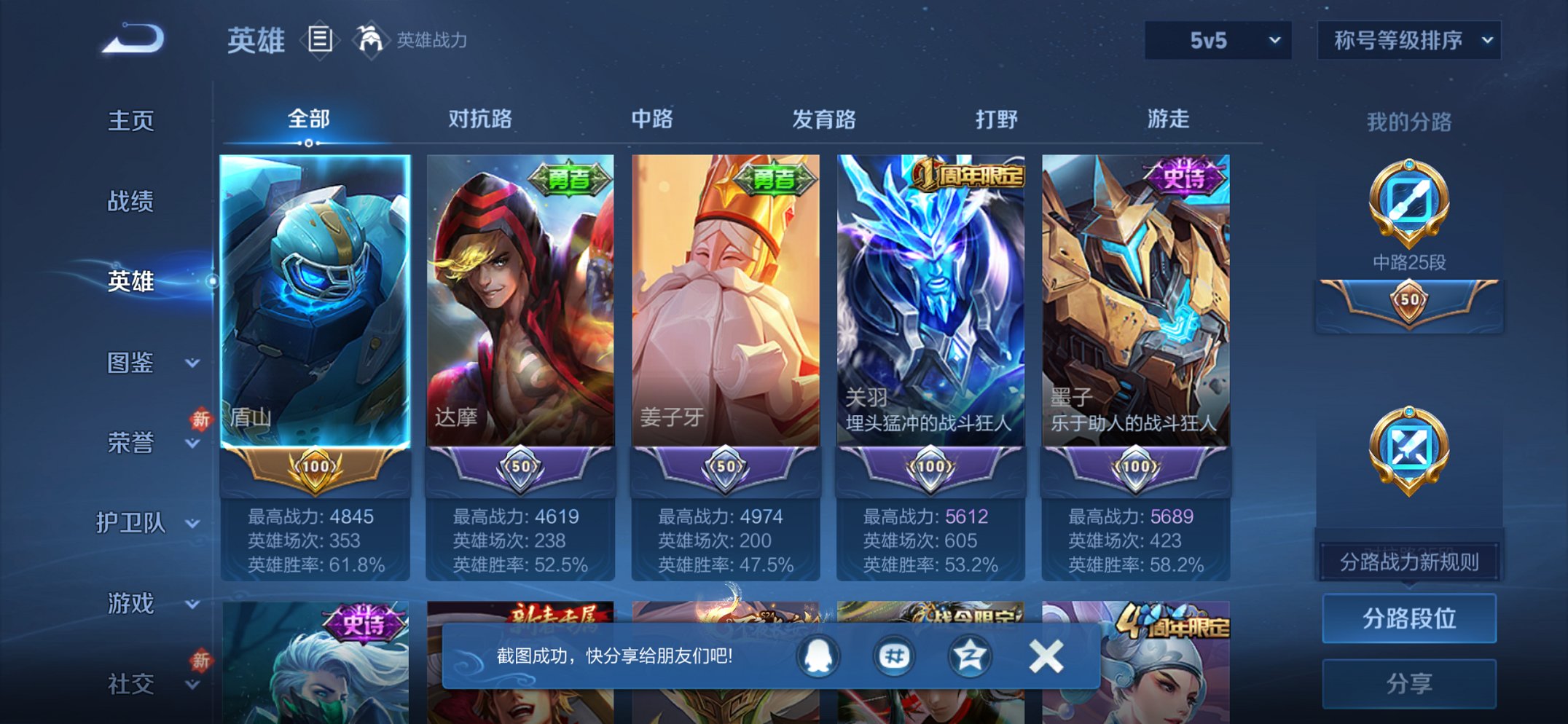Open the hero list view icon
Screen dimensions: 1568x724
(319, 40)
